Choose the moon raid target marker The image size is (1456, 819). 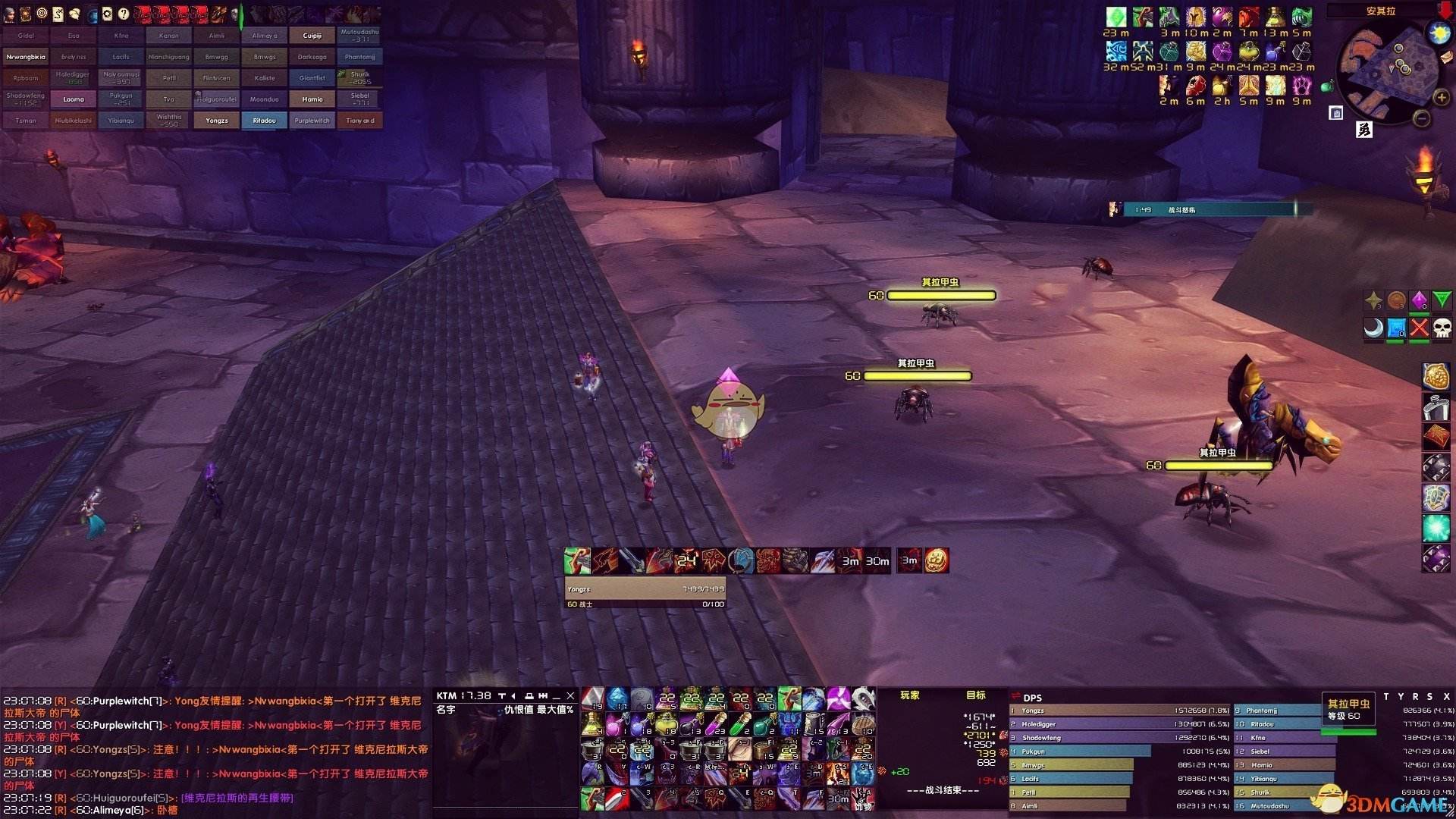click(1373, 328)
